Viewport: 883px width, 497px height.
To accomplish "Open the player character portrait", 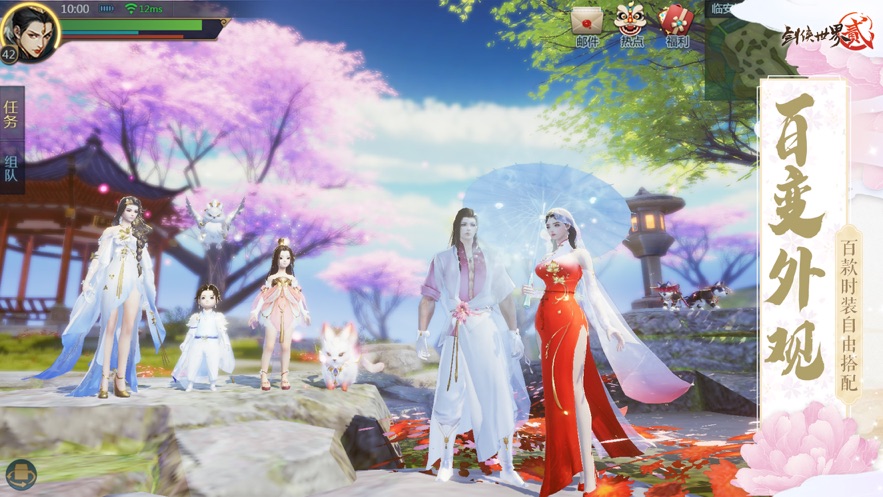I will coord(31,29).
